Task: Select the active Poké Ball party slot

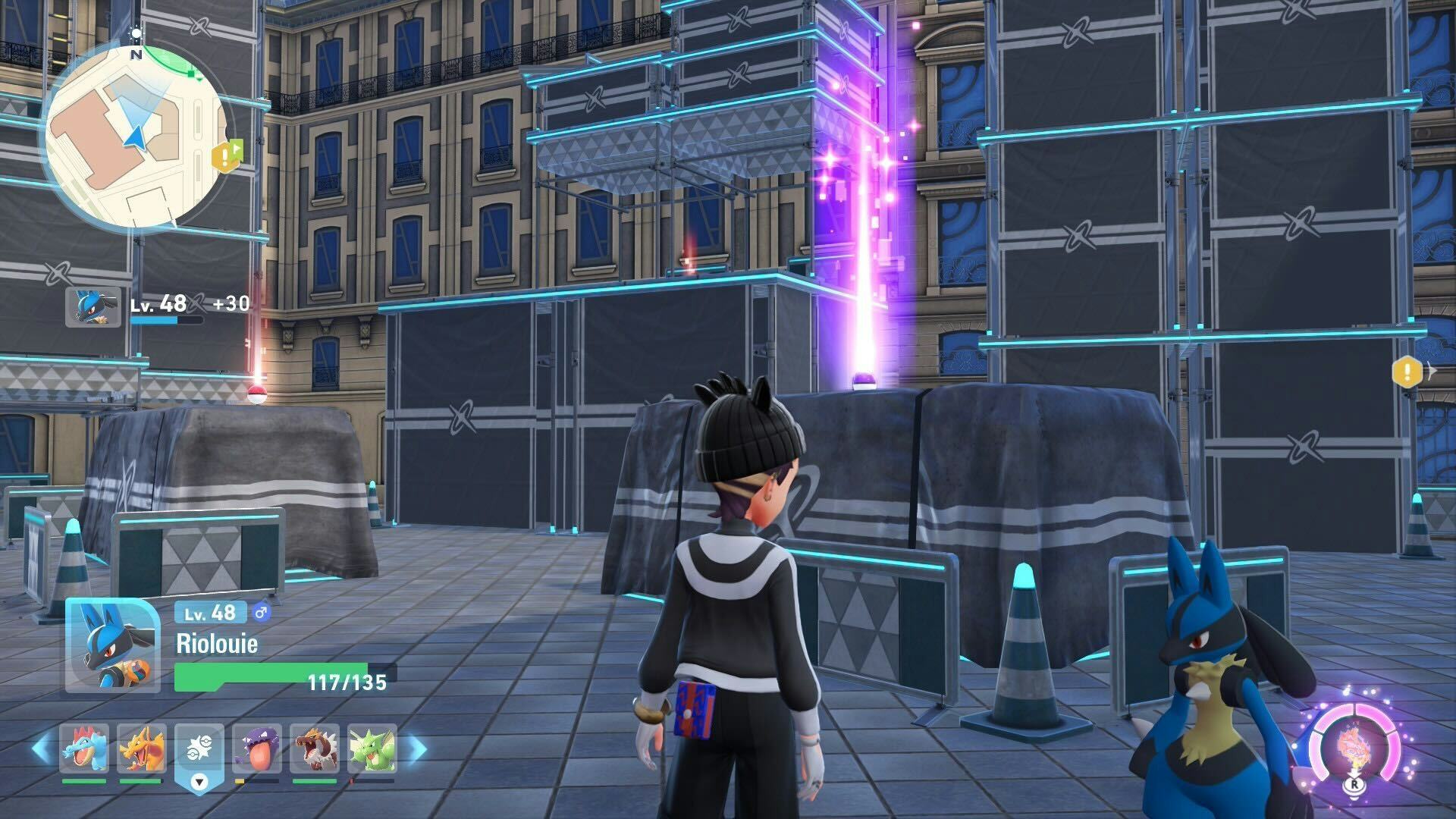Action: (x=199, y=751)
